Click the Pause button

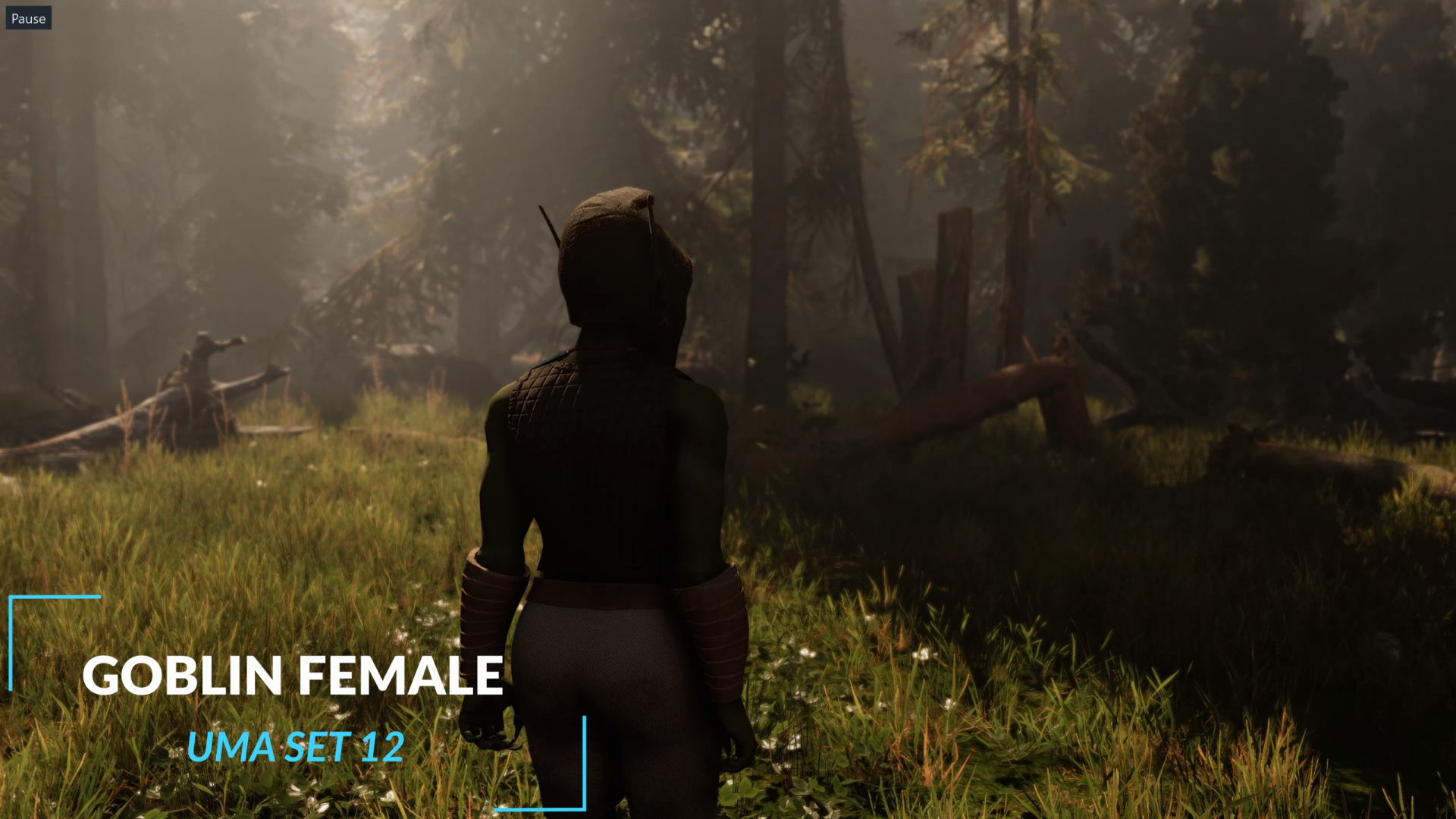point(29,18)
